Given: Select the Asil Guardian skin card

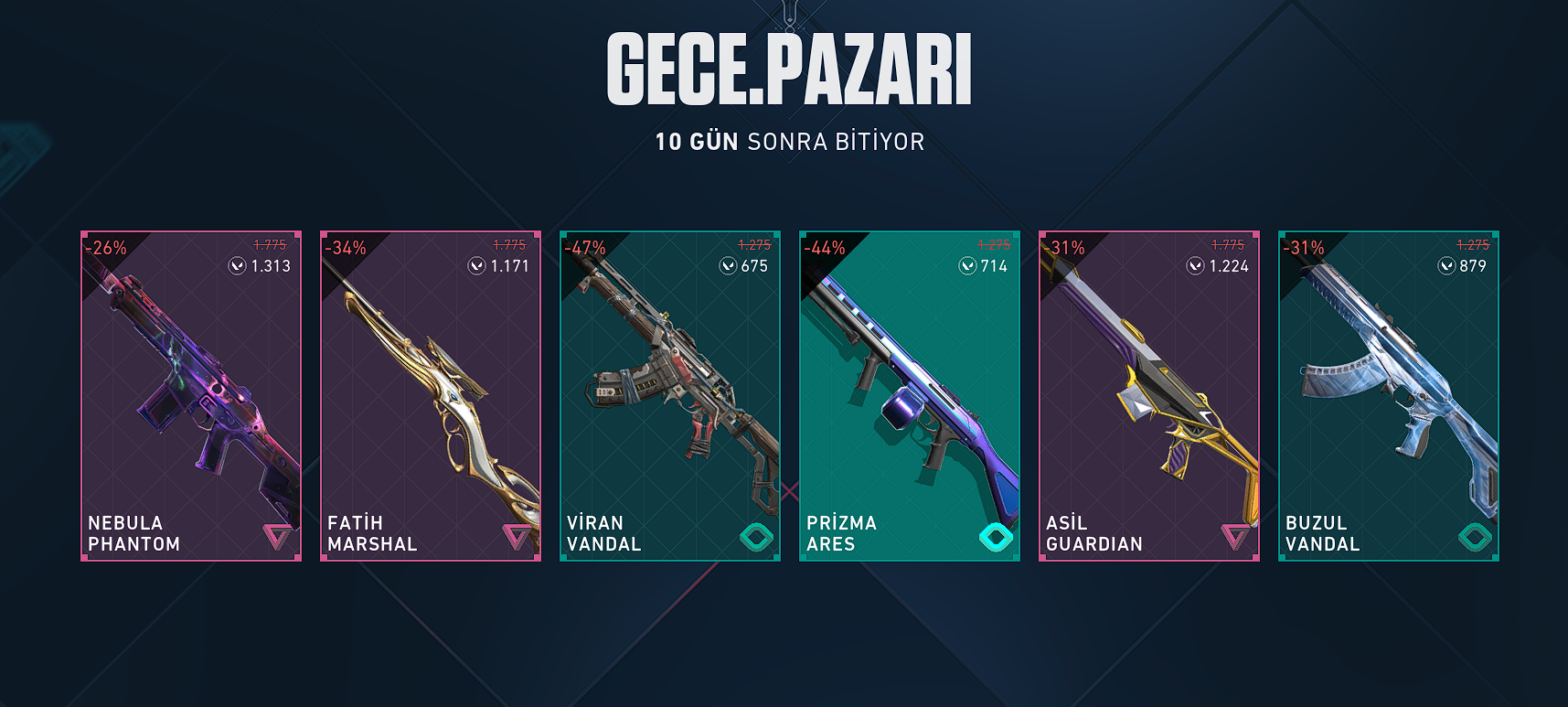Looking at the screenshot, I should [1149, 395].
